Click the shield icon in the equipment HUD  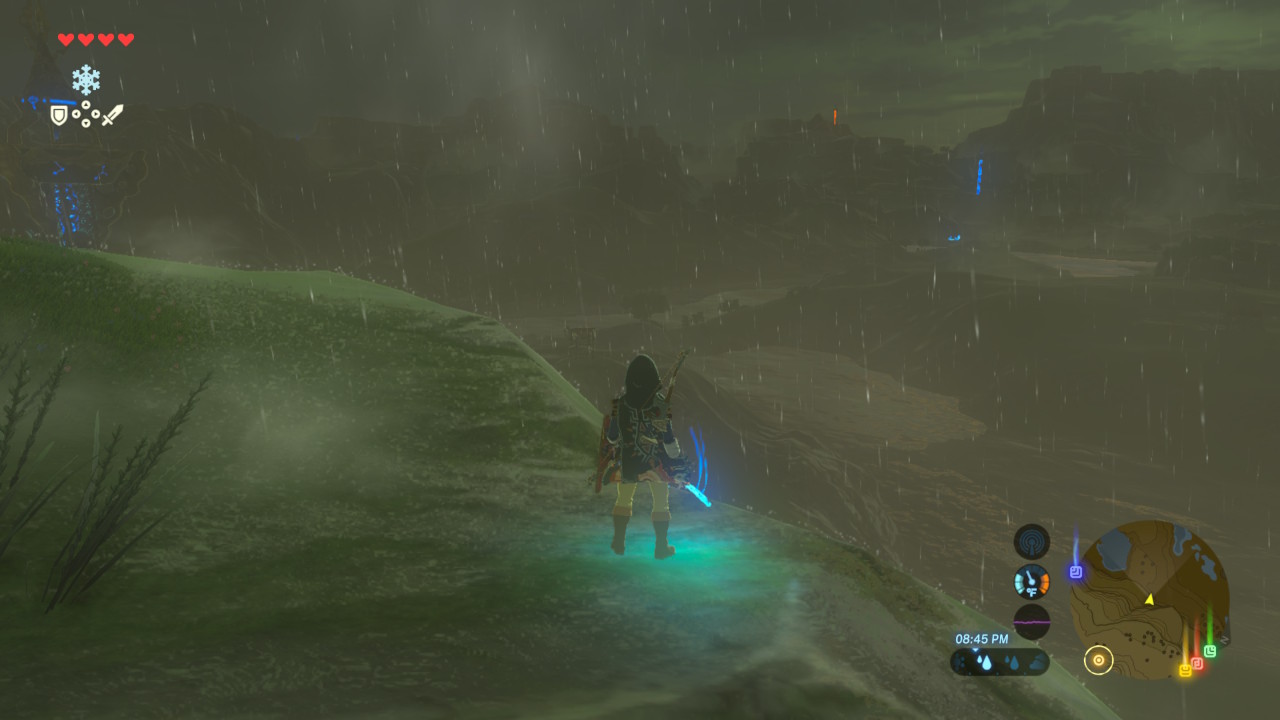pos(58,116)
